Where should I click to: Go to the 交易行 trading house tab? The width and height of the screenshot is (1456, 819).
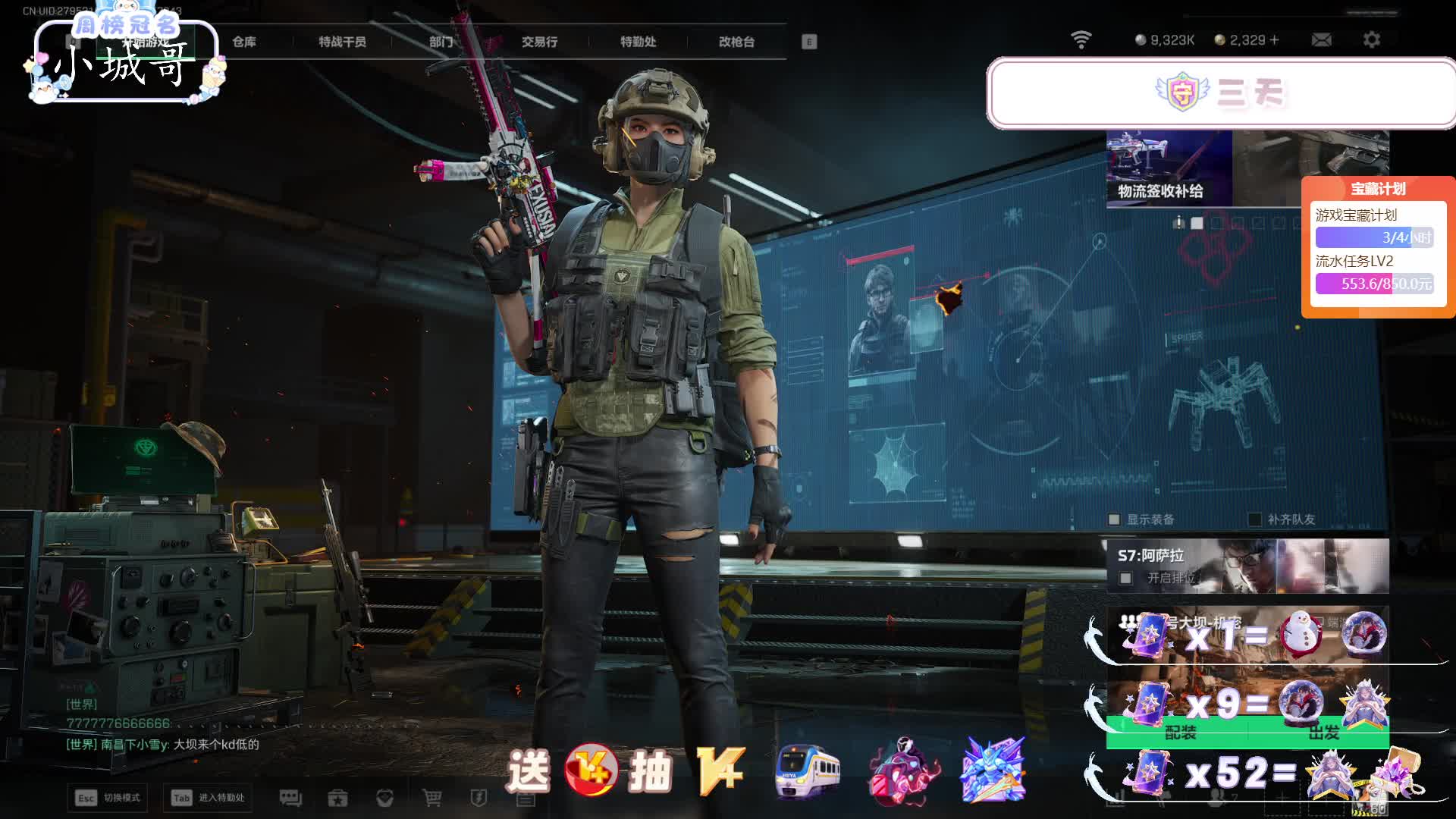[x=539, y=42]
